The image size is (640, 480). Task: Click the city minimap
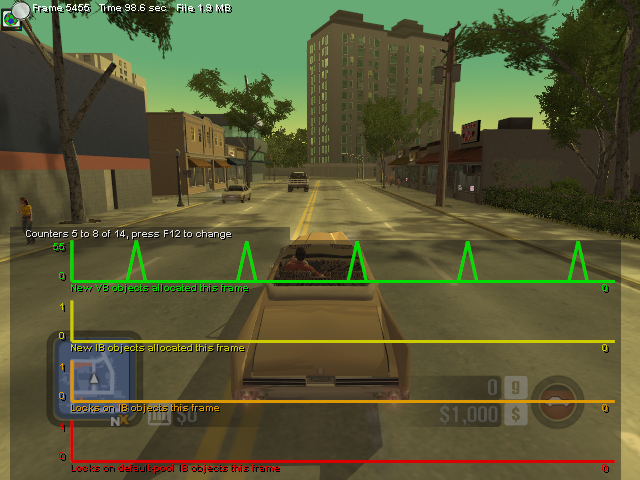[93, 377]
